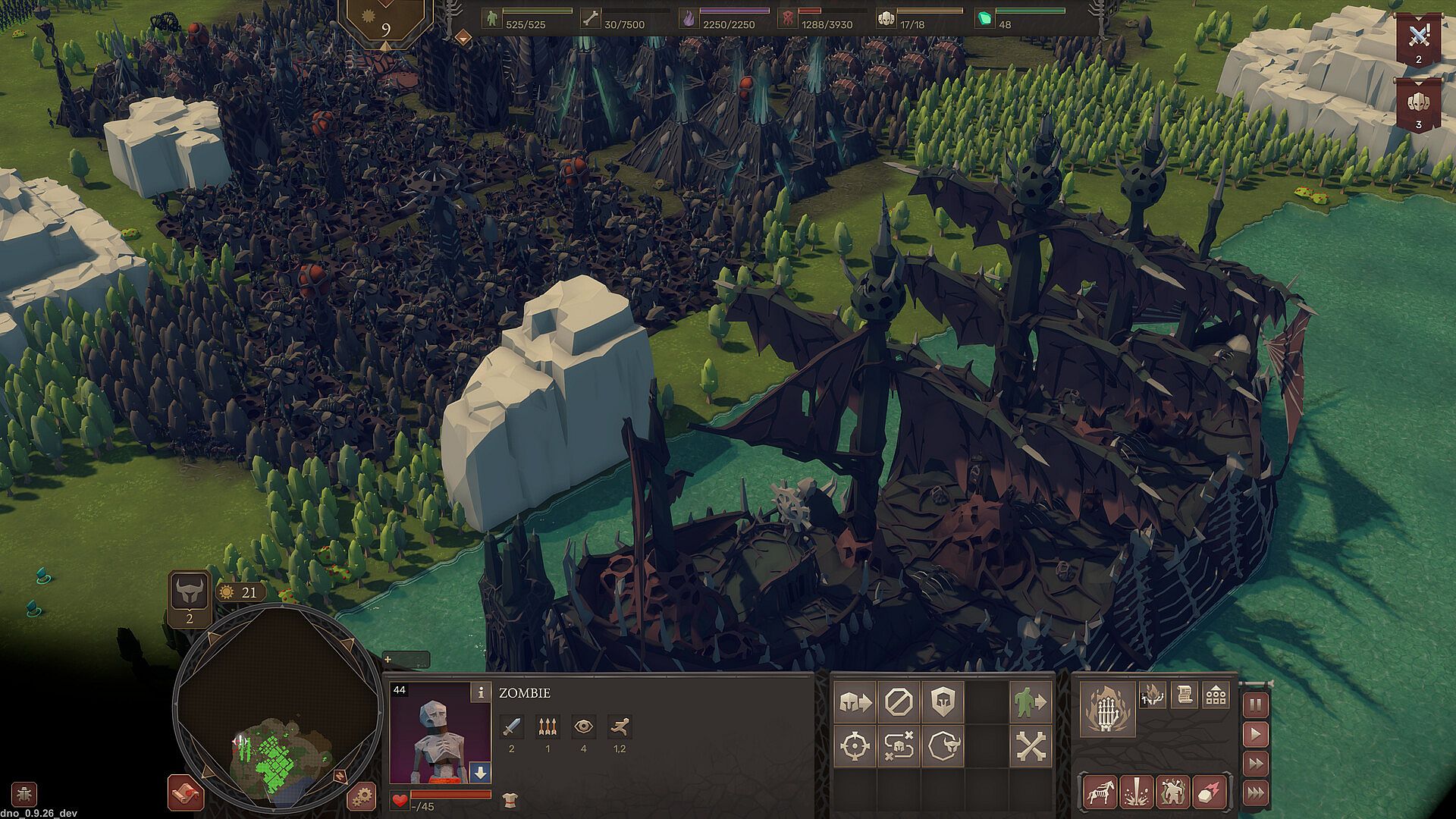Open the skeletal hand flame panel
The width and height of the screenshot is (1456, 819).
(x=1107, y=709)
